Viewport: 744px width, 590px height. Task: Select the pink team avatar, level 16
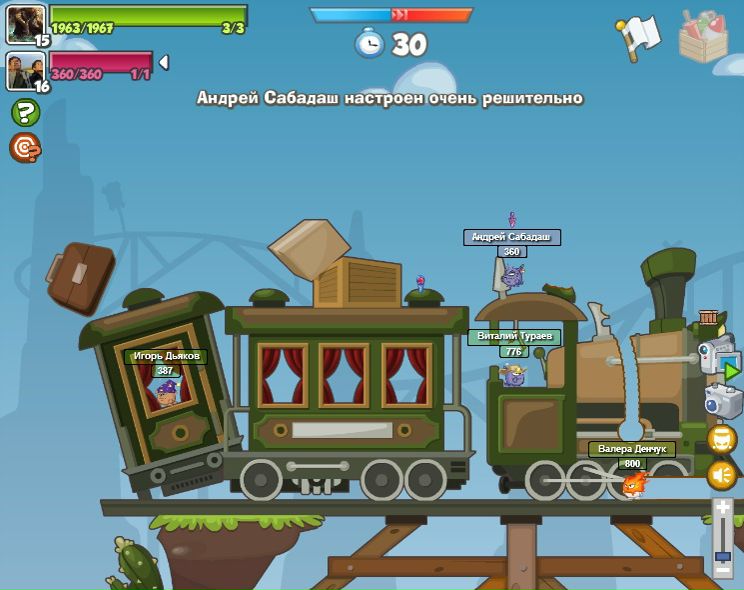[x=25, y=70]
